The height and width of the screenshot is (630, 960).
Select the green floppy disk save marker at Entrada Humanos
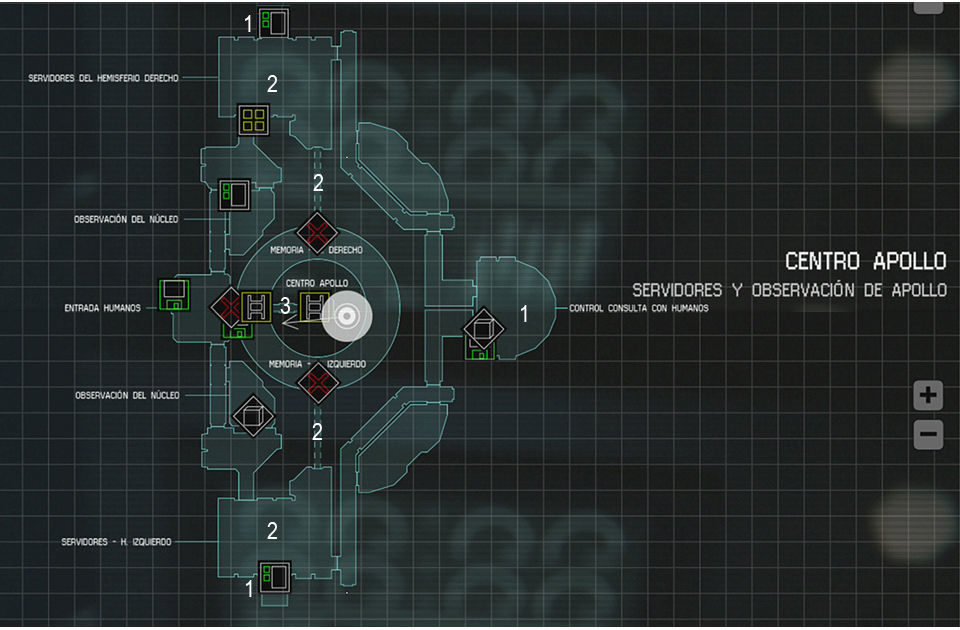pyautogui.click(x=175, y=297)
